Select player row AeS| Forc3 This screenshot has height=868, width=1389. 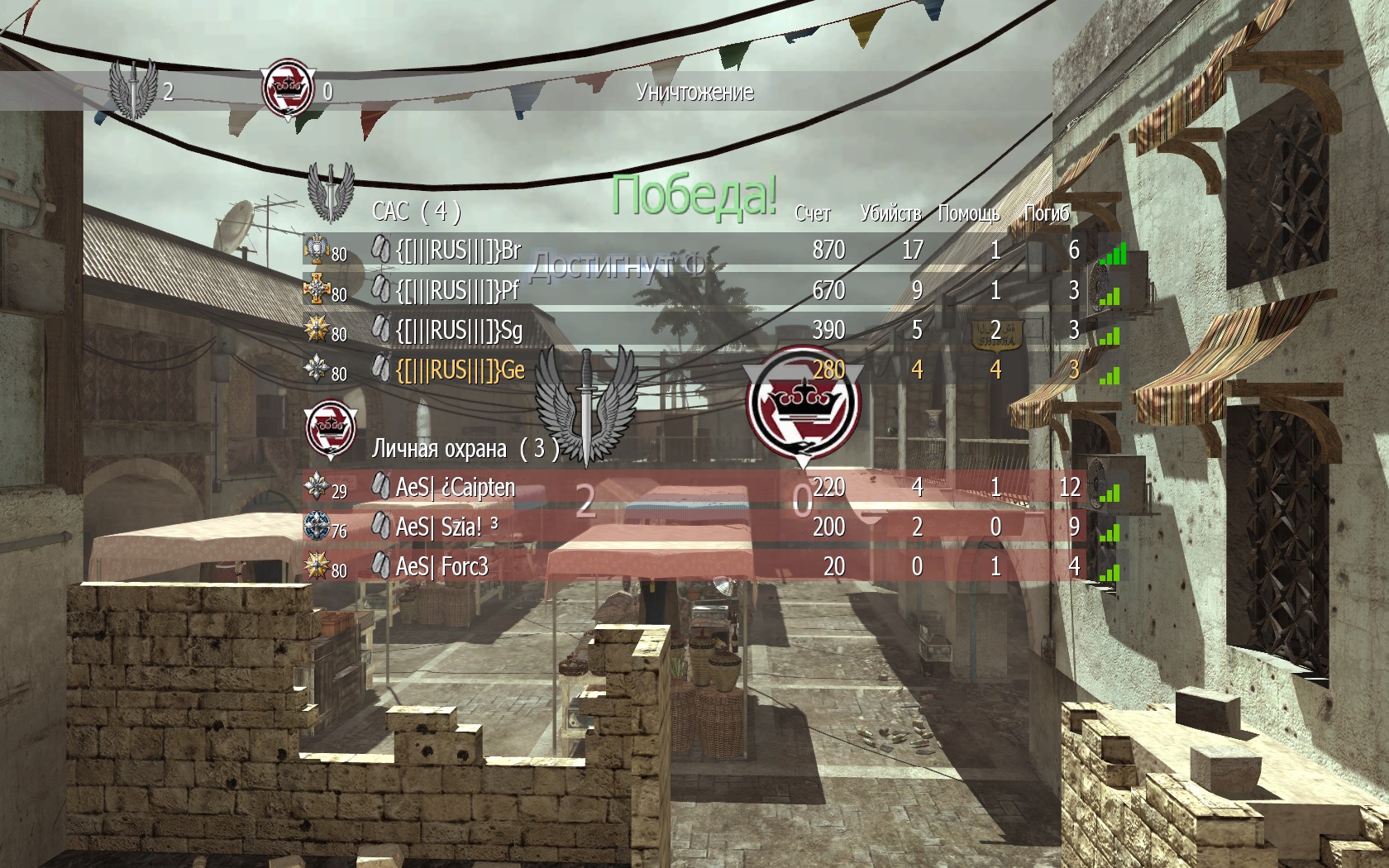[442, 566]
